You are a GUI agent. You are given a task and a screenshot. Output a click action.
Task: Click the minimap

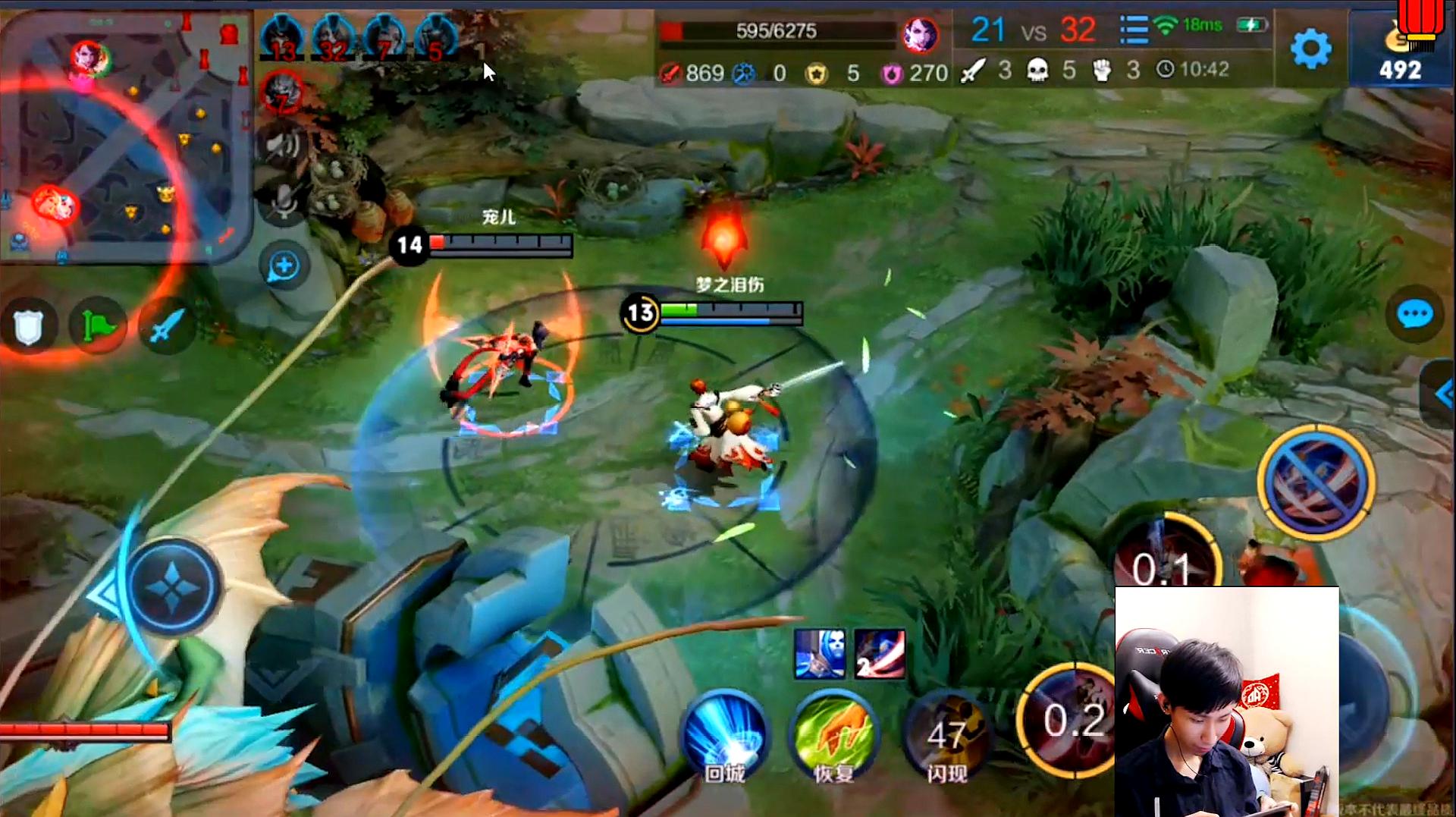pos(125,137)
